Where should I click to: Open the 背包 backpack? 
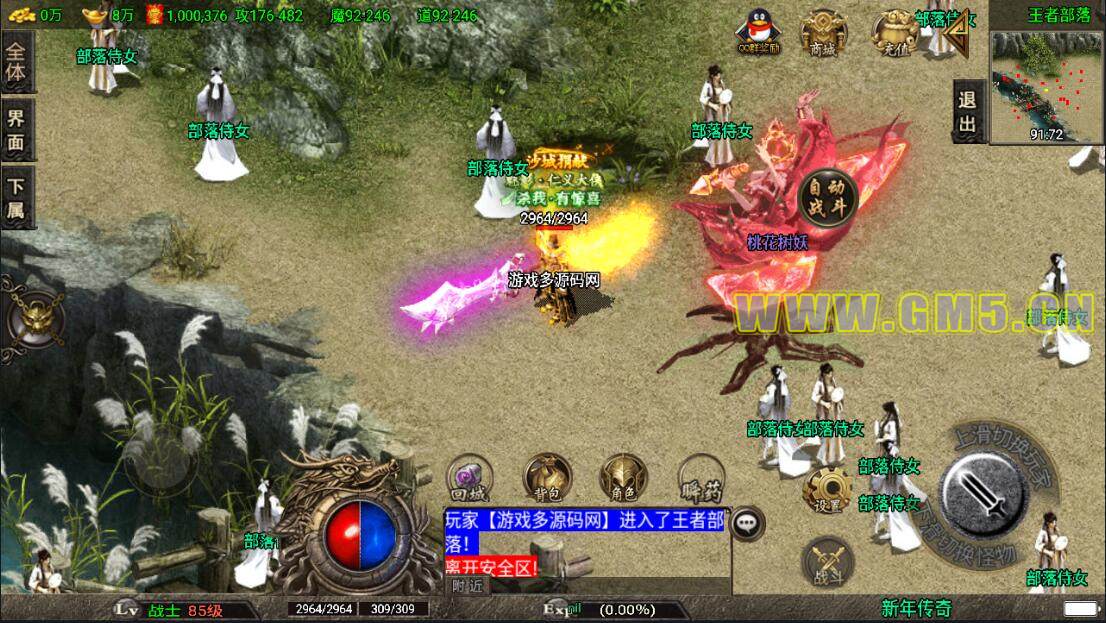point(547,478)
